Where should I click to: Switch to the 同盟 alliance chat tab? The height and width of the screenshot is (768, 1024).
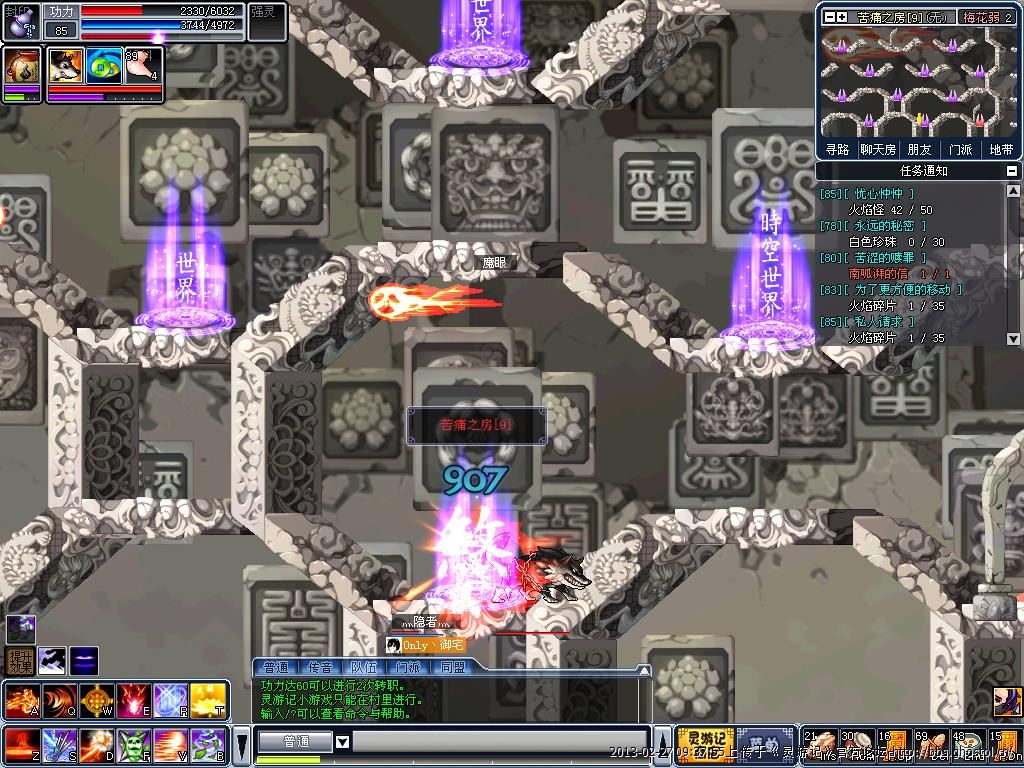pos(452,667)
